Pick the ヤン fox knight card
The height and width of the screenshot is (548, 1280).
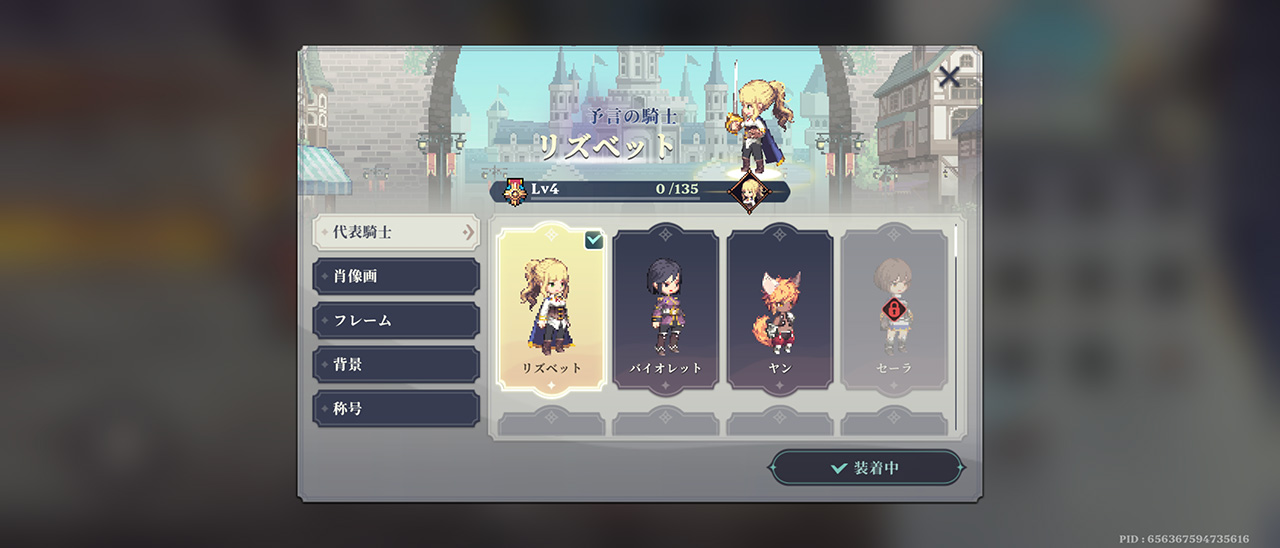pyautogui.click(x=779, y=306)
